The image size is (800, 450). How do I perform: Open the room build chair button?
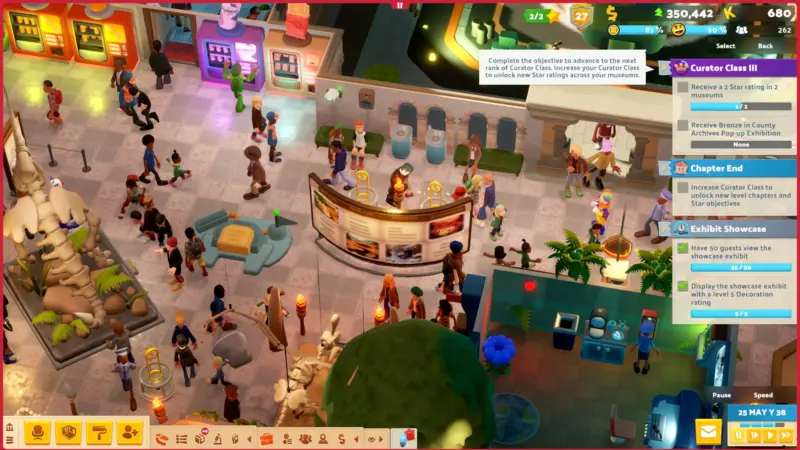tap(37, 432)
